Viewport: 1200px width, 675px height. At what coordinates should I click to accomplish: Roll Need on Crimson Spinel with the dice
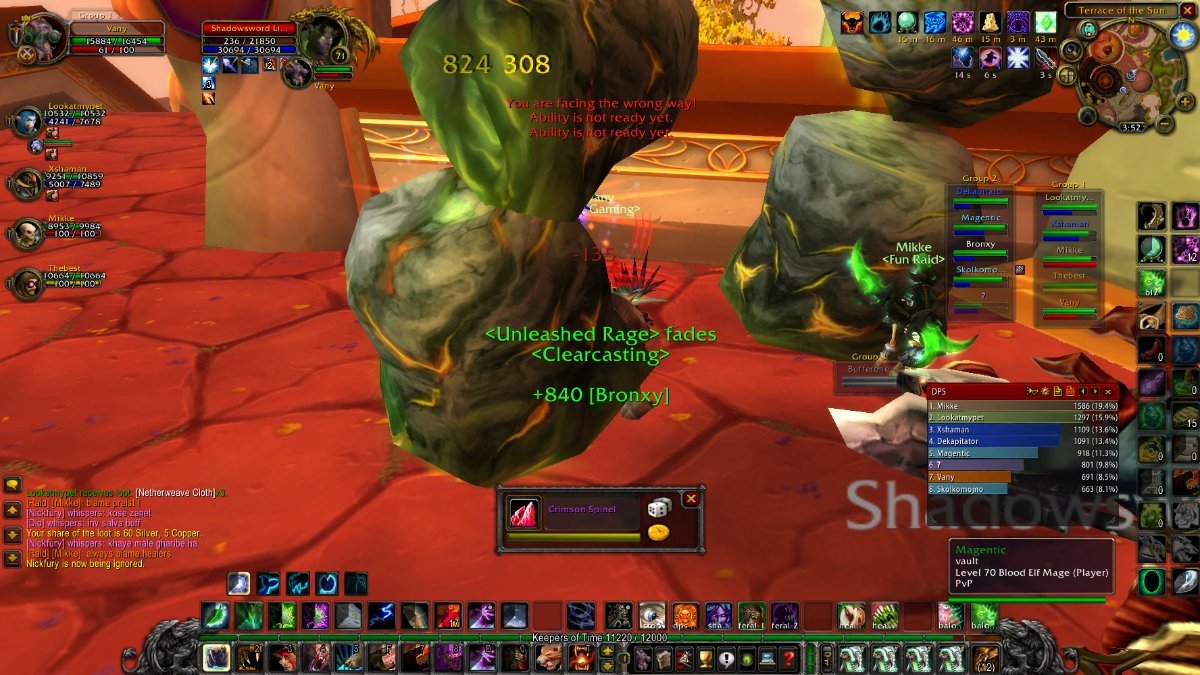click(658, 508)
